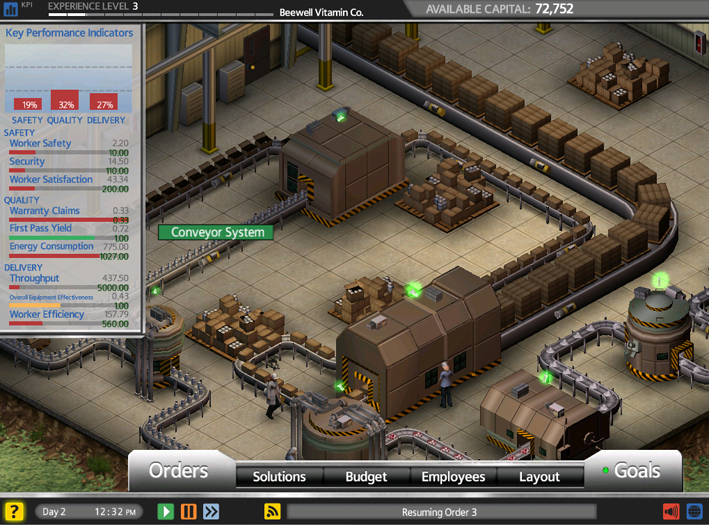Image resolution: width=709 pixels, height=525 pixels.
Task: Click the blue globe icon
Action: click(x=694, y=512)
